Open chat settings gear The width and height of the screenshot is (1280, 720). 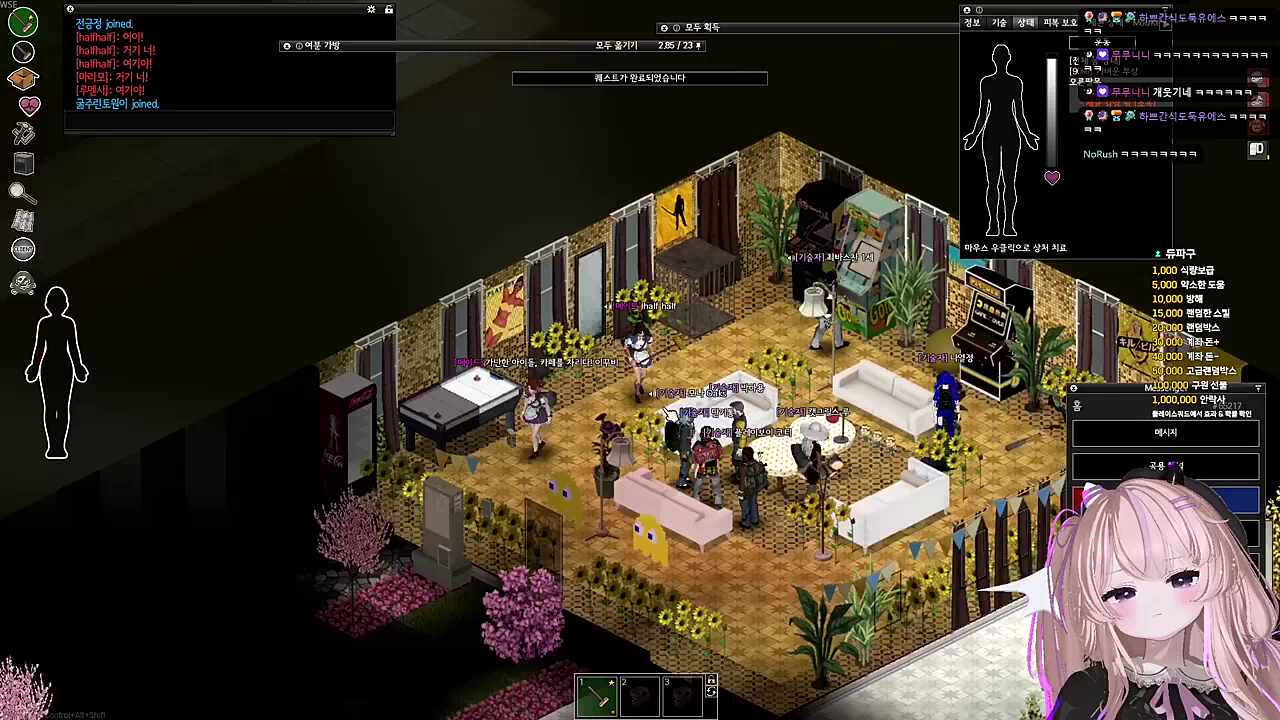[371, 10]
